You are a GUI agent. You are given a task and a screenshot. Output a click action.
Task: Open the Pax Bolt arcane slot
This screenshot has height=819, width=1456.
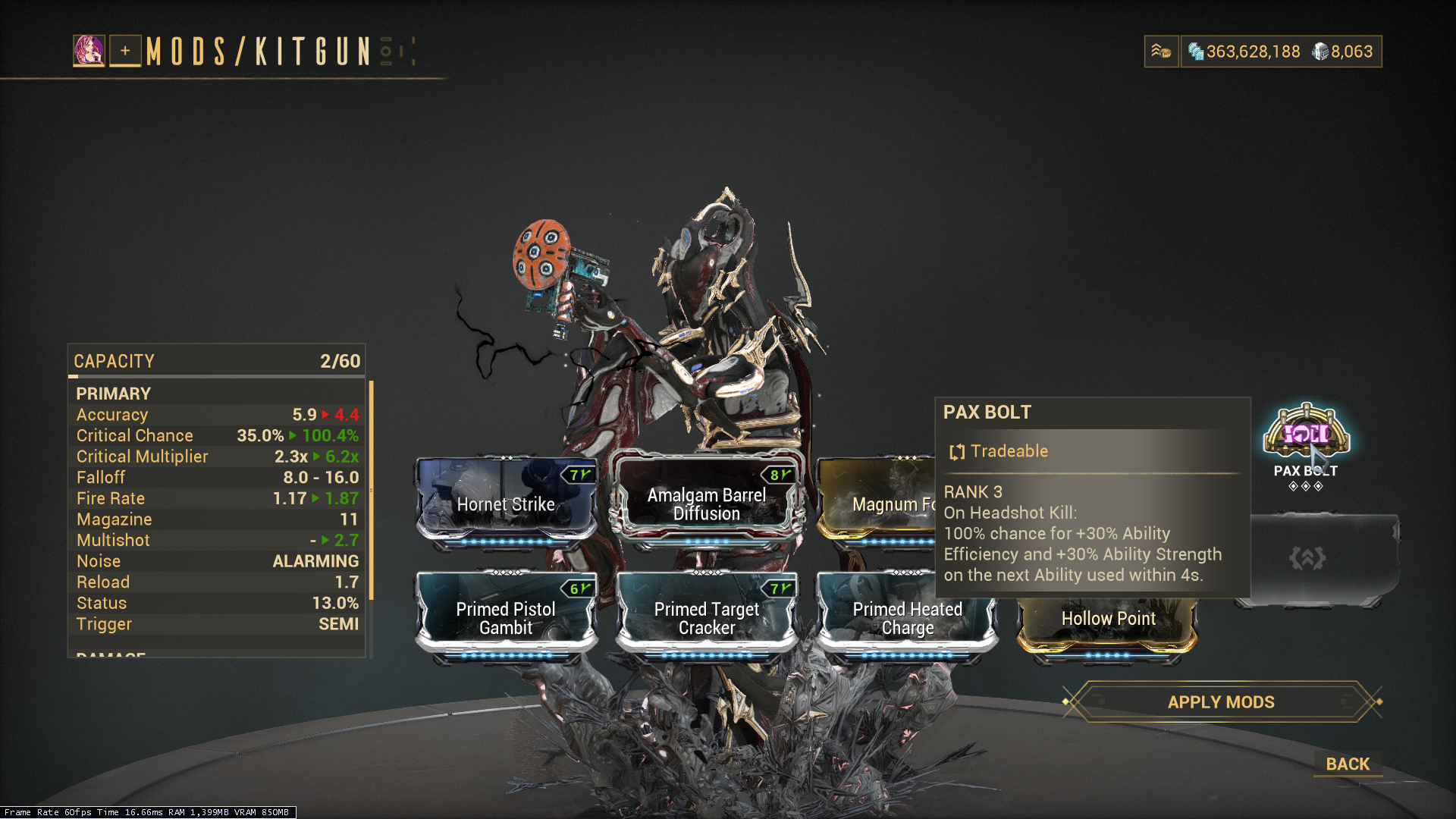pos(1306,435)
